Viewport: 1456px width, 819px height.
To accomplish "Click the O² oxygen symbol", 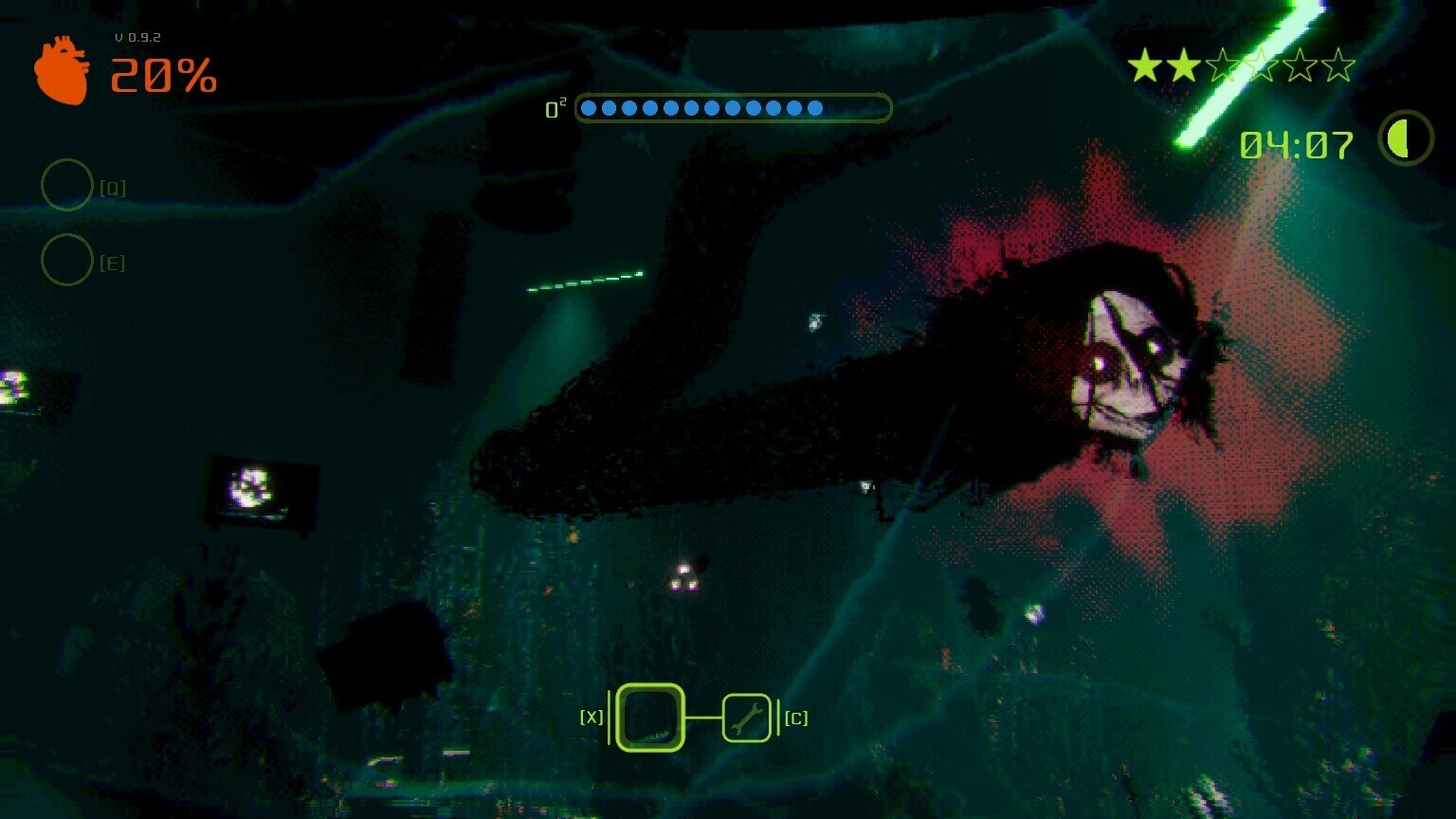I will tap(554, 108).
